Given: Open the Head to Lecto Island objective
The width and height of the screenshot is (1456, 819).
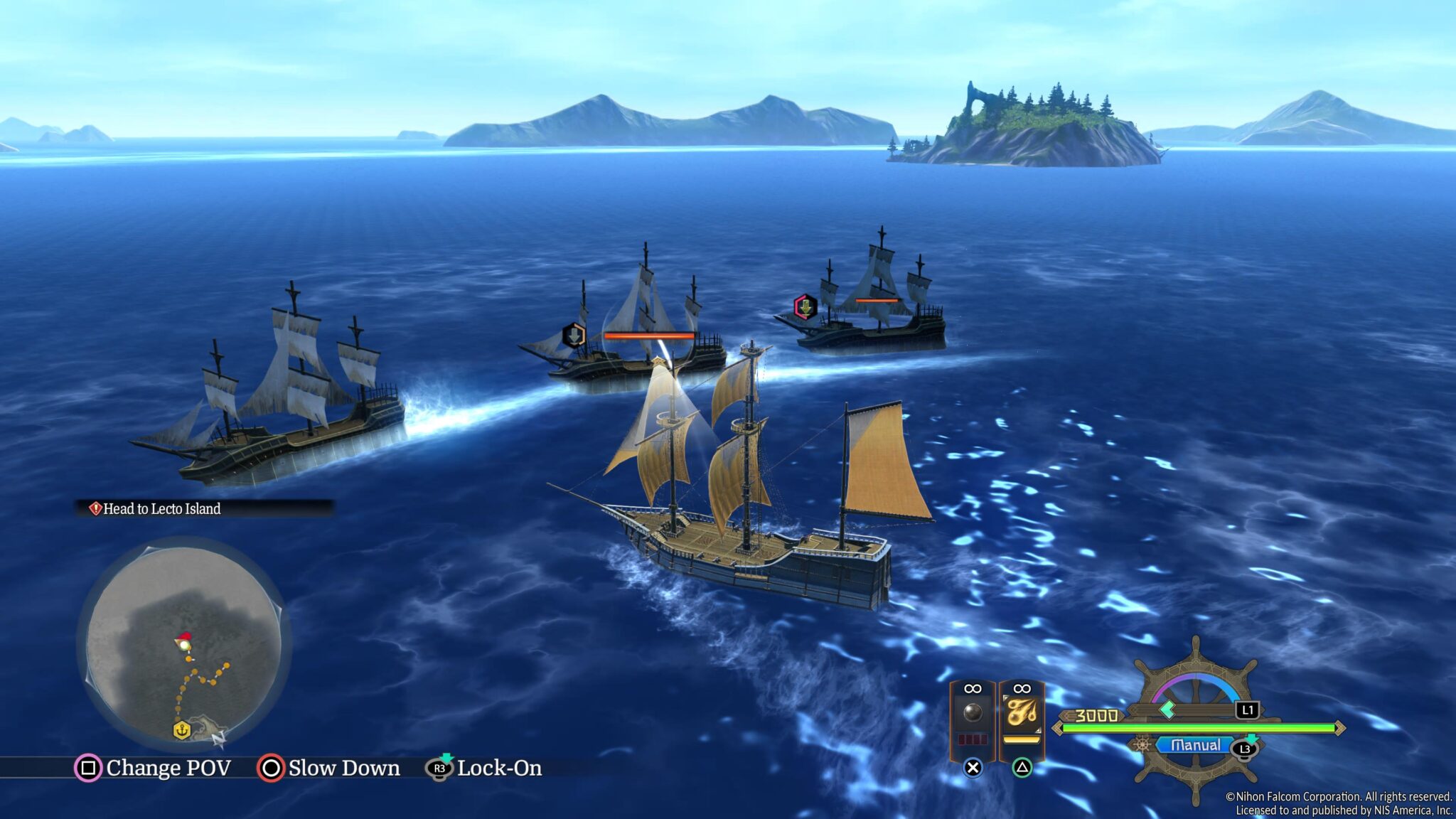Looking at the screenshot, I should pos(162,509).
